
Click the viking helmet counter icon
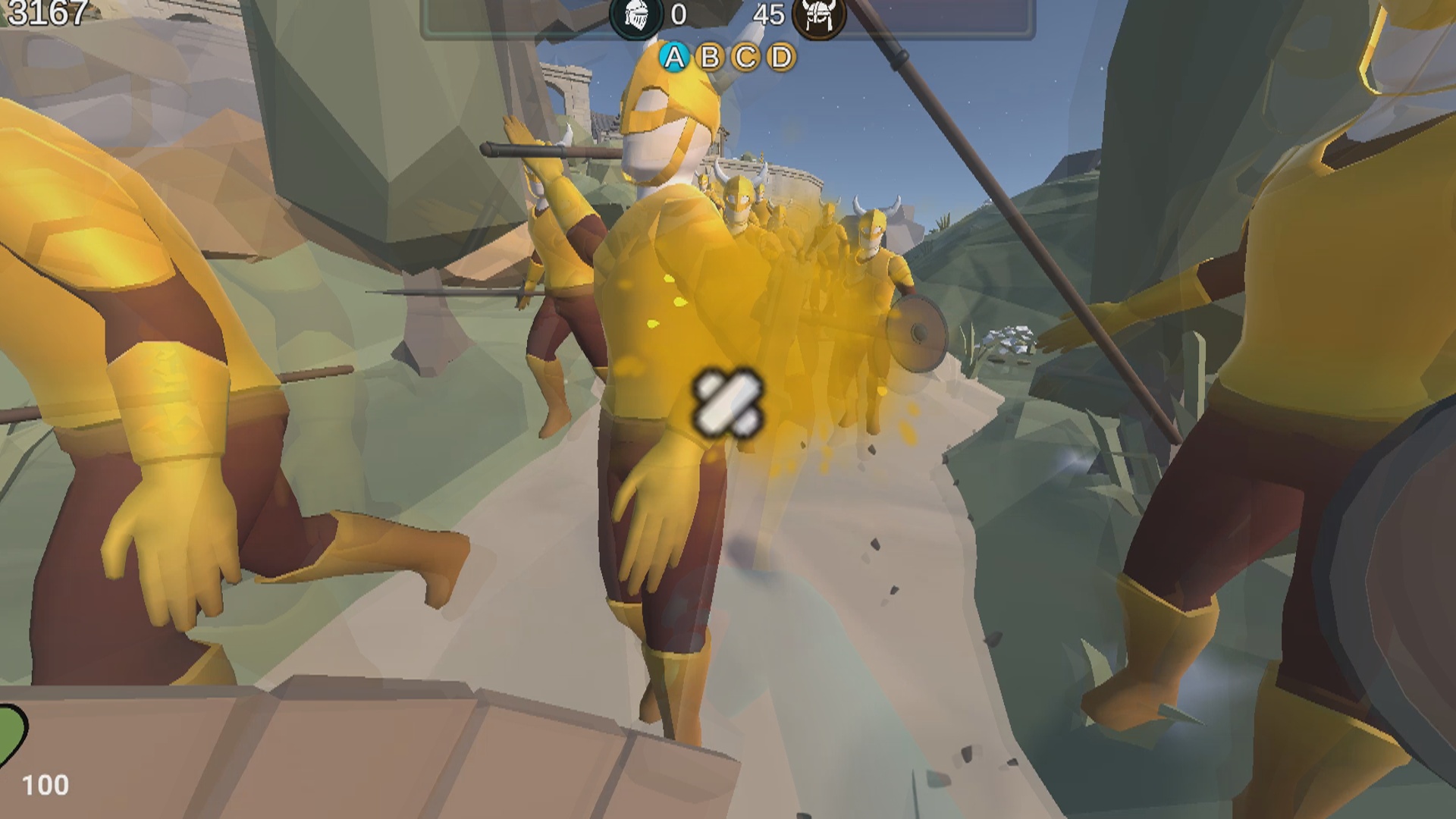click(821, 16)
